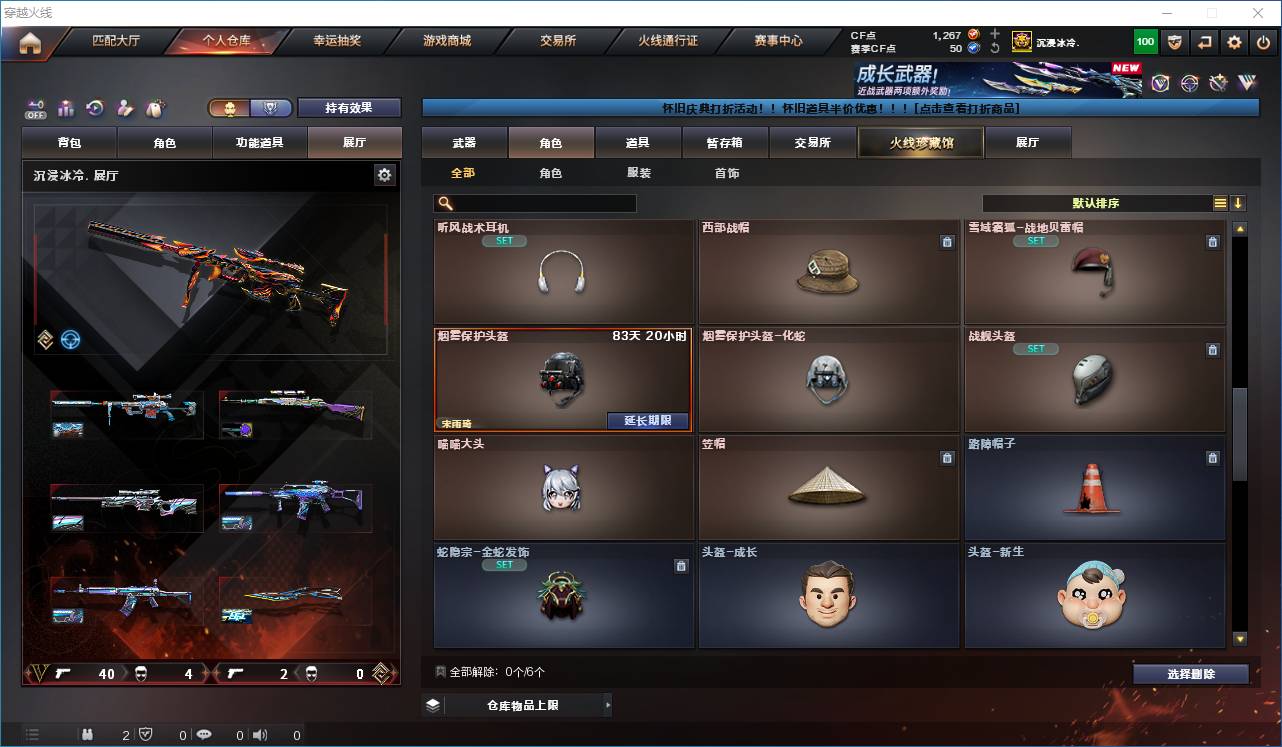
Task: Open the 幸运抽奖 menu at the top
Action: (x=339, y=41)
